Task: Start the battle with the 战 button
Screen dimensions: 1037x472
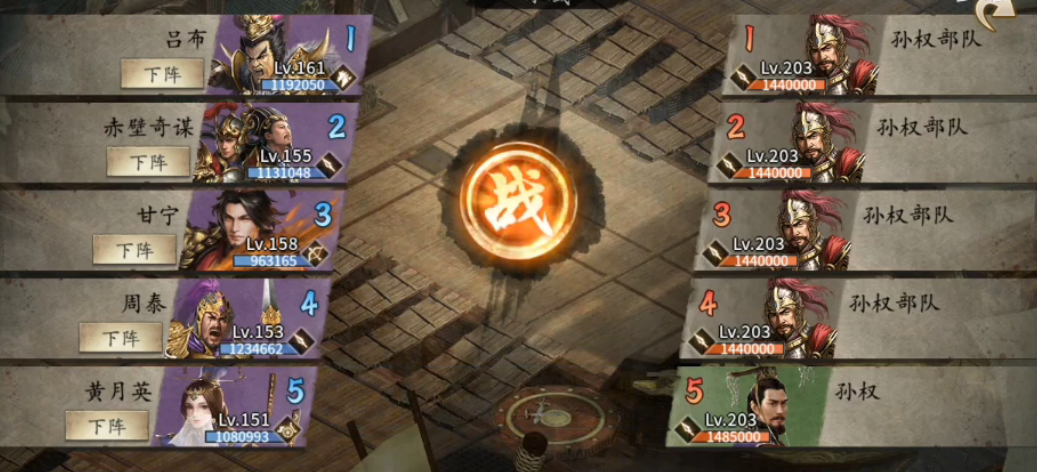Action: point(517,199)
